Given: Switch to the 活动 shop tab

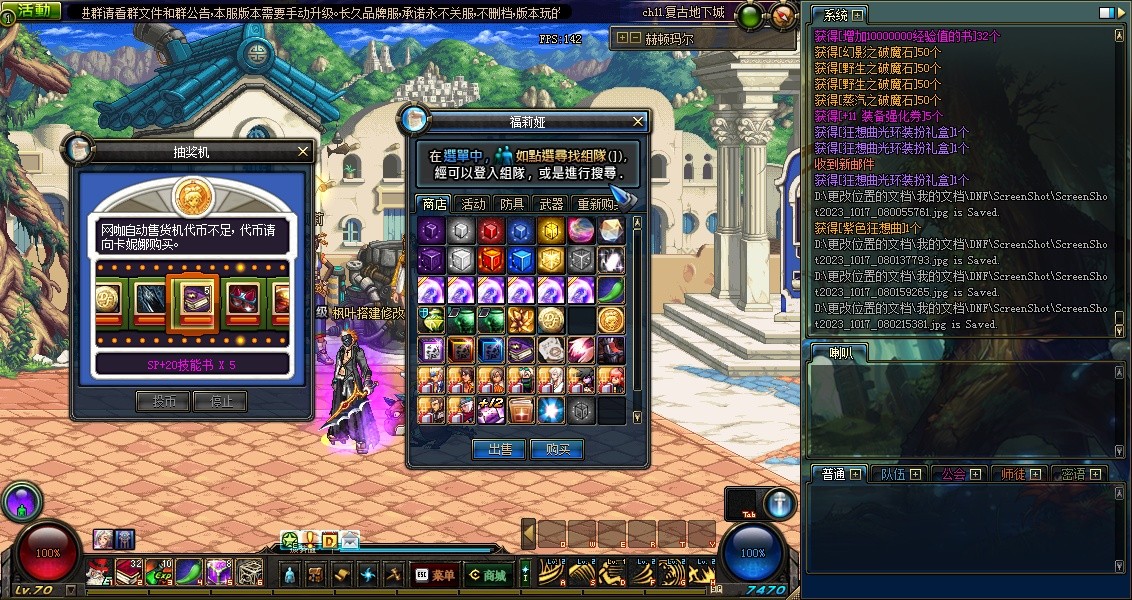Looking at the screenshot, I should click(473, 204).
